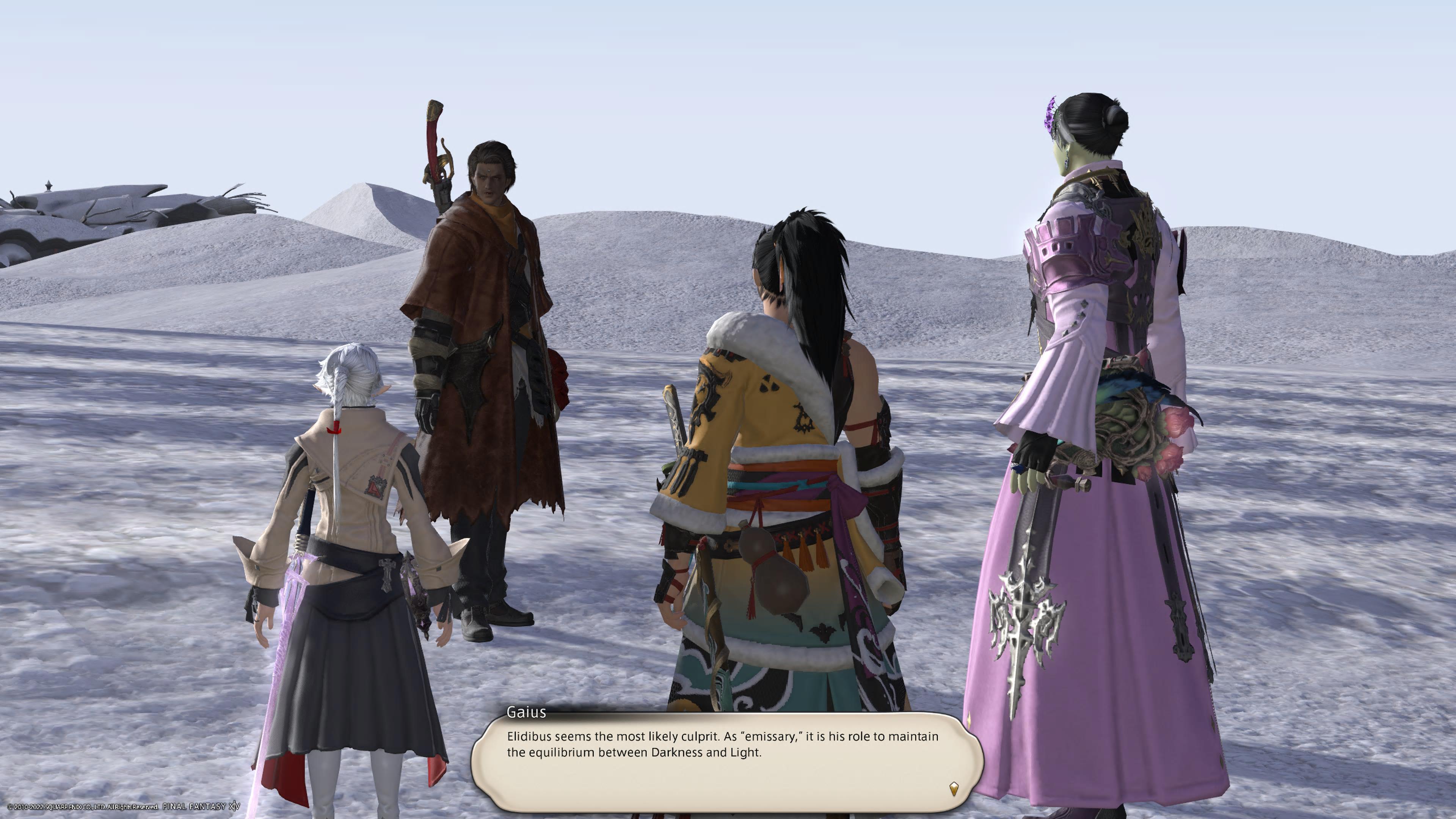
Task: Click the golden dialogue continue arrow
Action: click(x=954, y=789)
